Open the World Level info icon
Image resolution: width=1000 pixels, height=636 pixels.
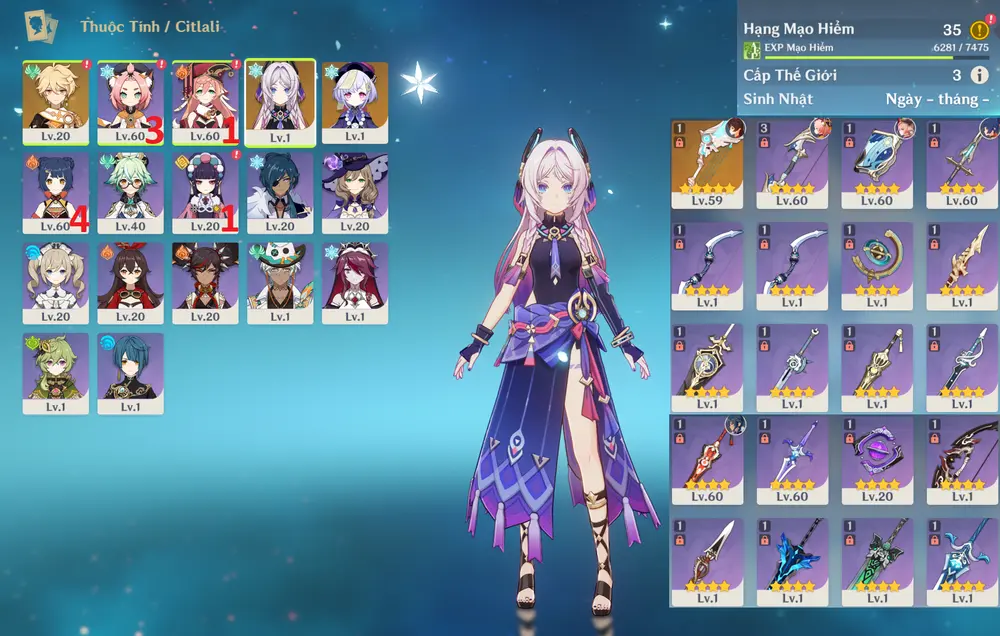980,76
